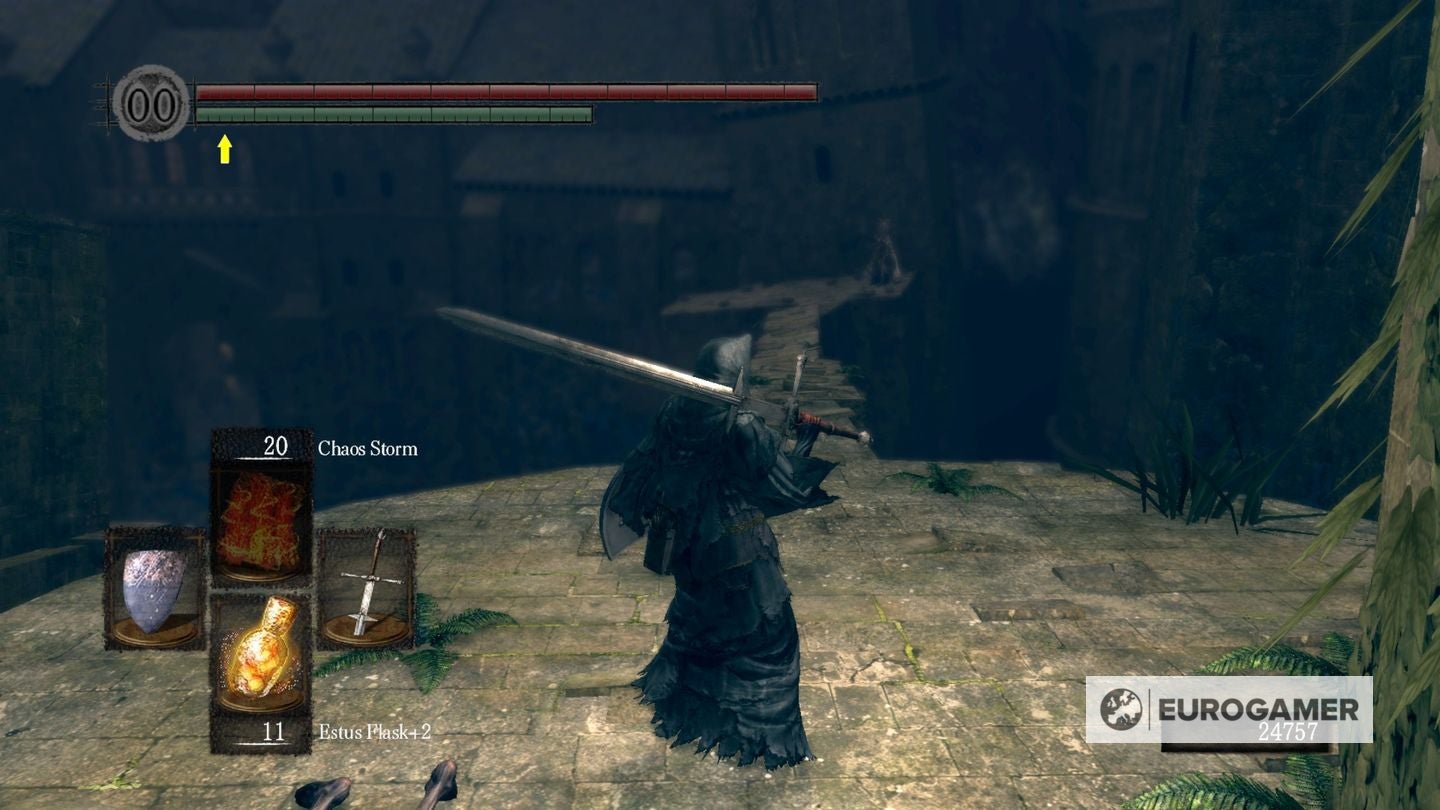The height and width of the screenshot is (810, 1440).
Task: Click the health bar to view HP level
Action: [500, 91]
